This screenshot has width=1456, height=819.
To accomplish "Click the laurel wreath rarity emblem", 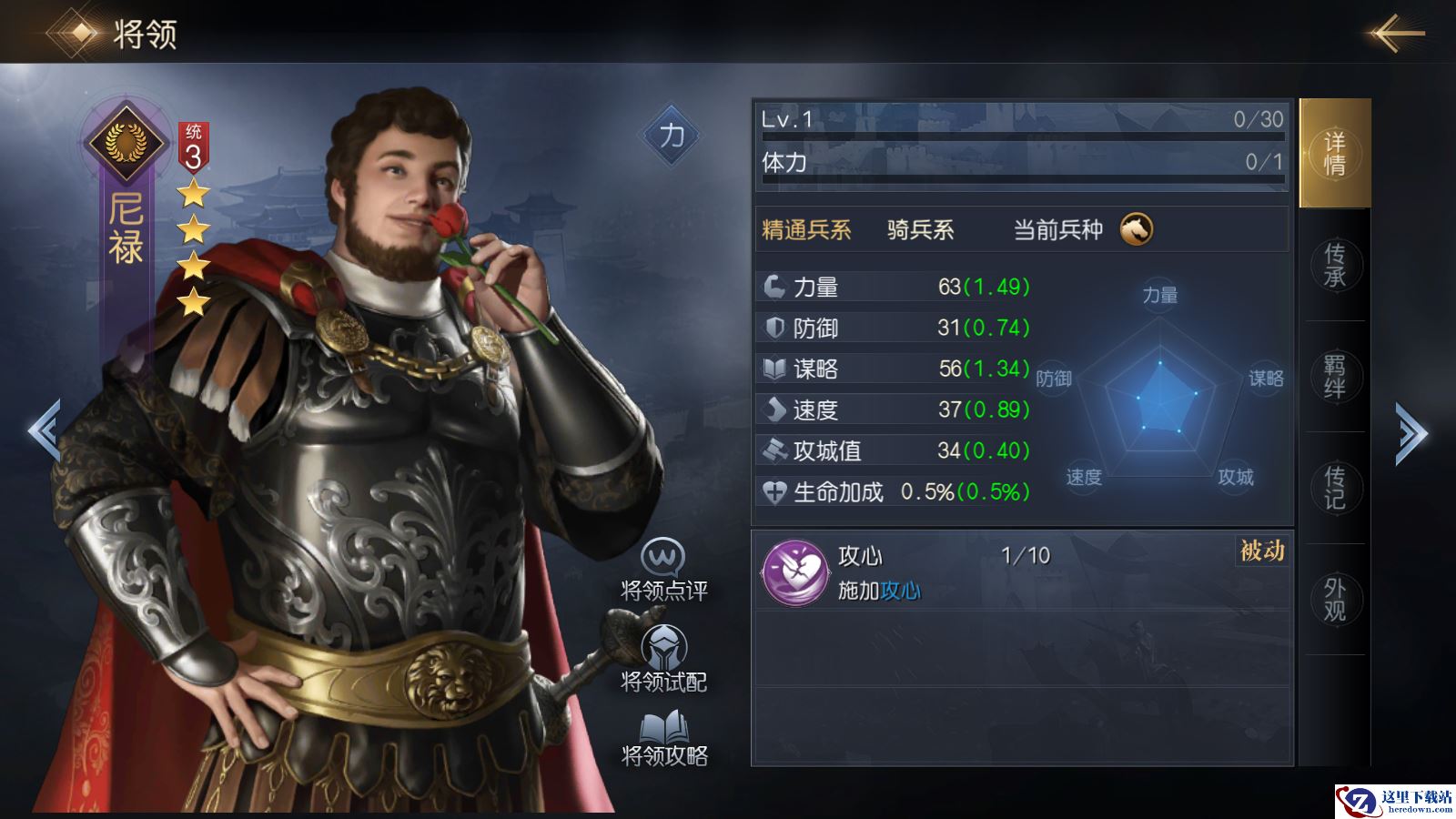I will 126,142.
